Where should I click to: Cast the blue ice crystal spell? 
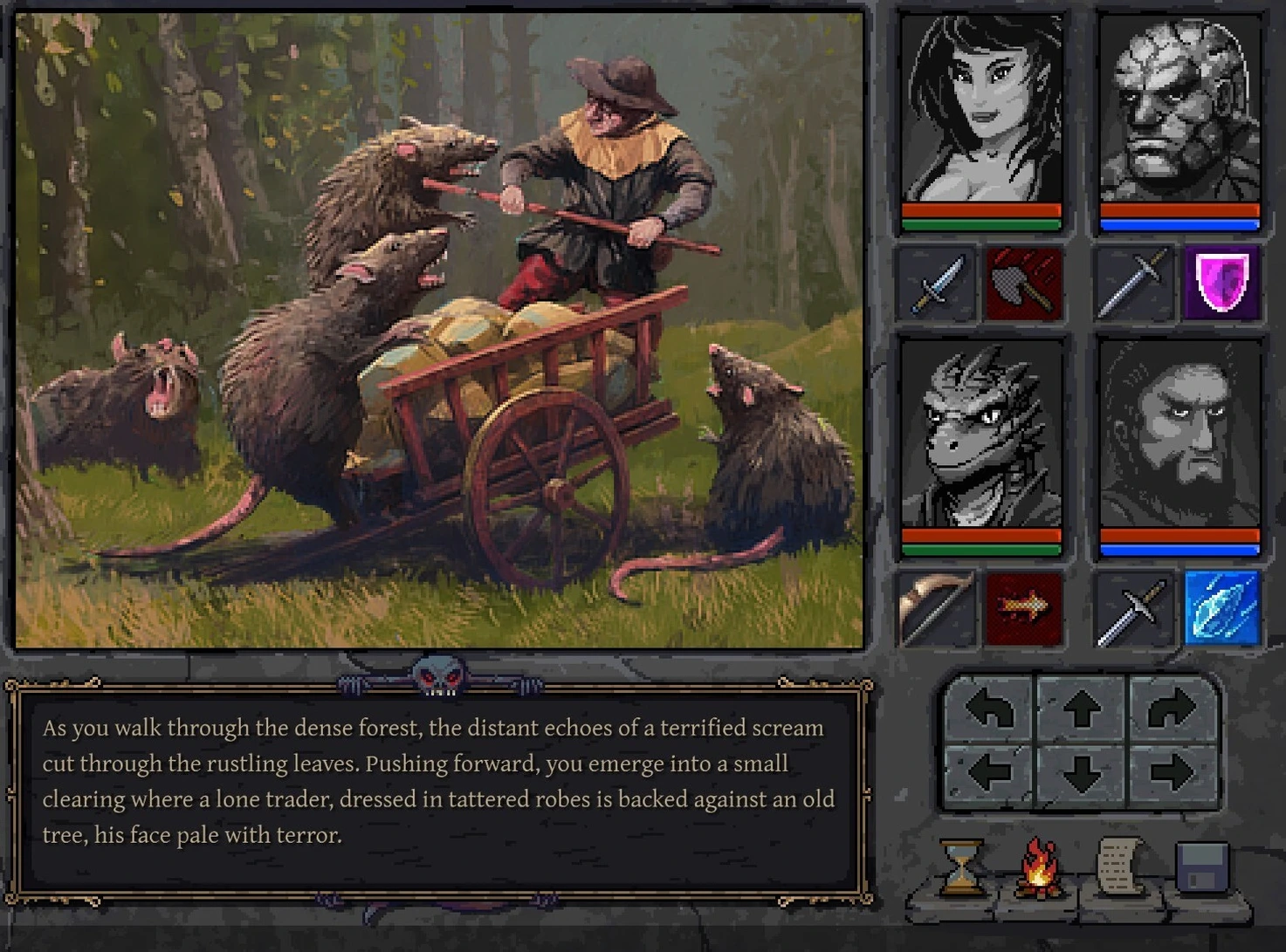pos(1221,607)
